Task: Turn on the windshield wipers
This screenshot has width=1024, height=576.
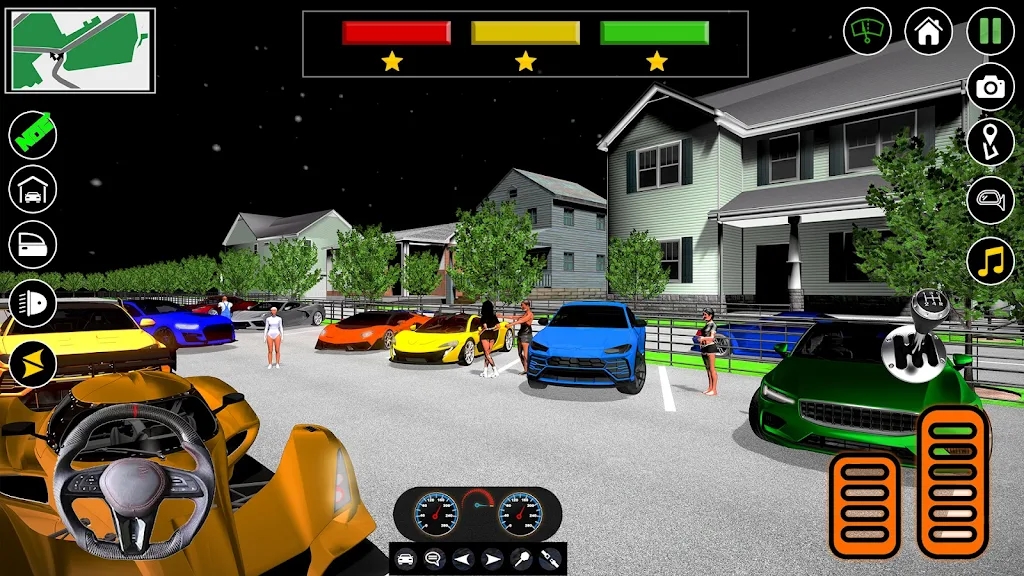Action: (867, 31)
